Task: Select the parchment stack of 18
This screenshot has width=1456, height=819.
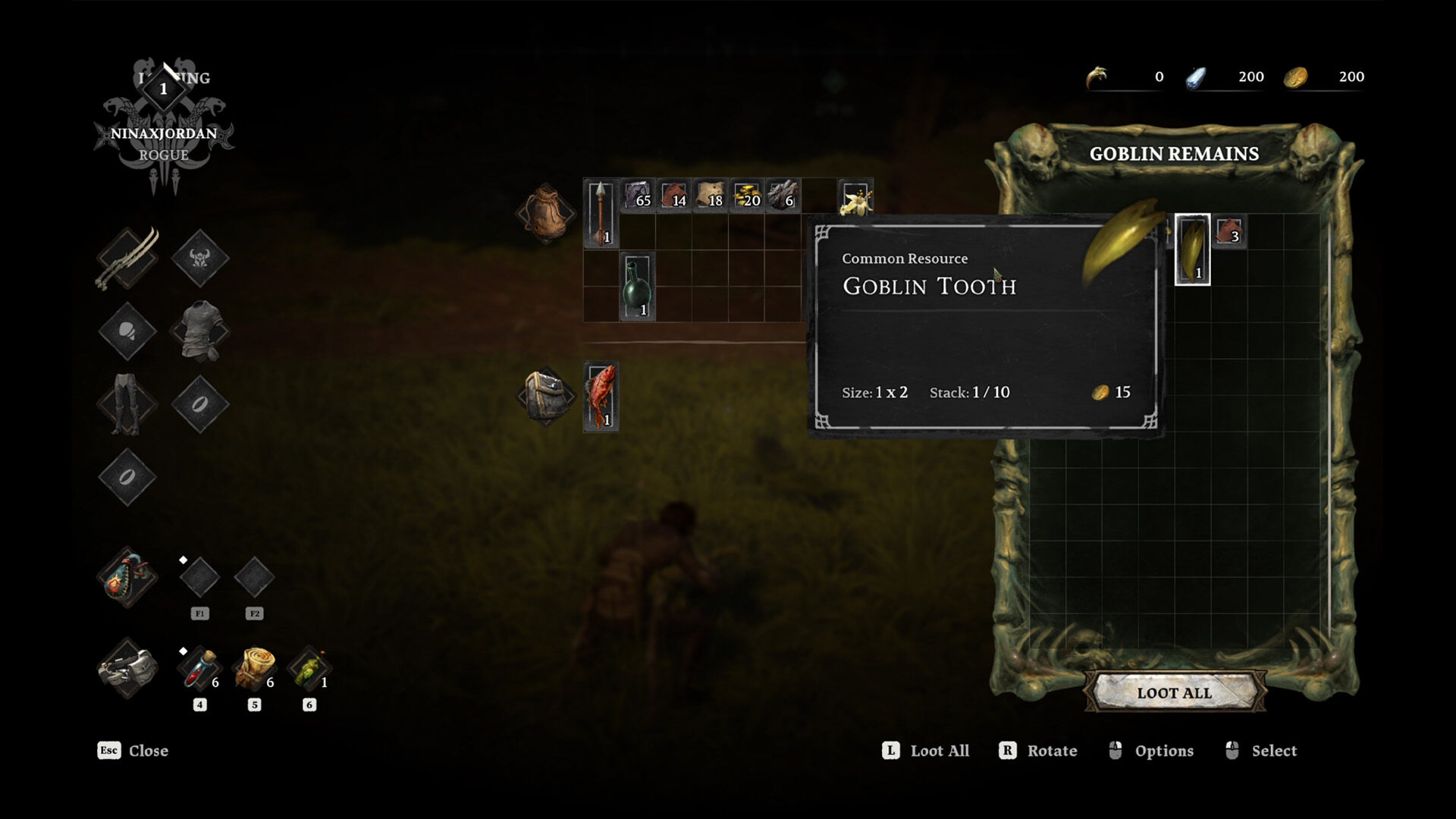Action: tap(711, 195)
